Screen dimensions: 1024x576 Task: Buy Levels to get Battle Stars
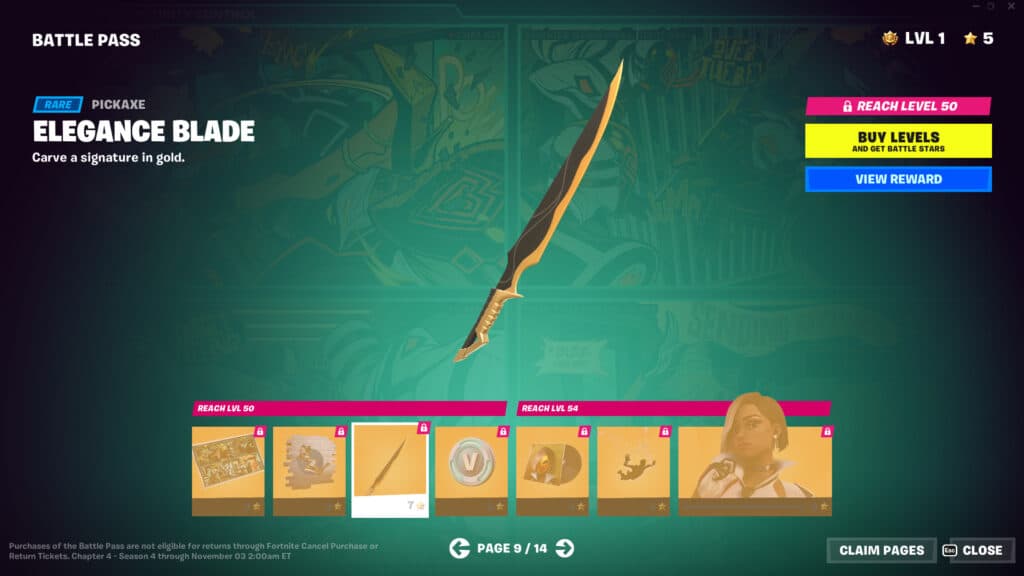click(898, 141)
